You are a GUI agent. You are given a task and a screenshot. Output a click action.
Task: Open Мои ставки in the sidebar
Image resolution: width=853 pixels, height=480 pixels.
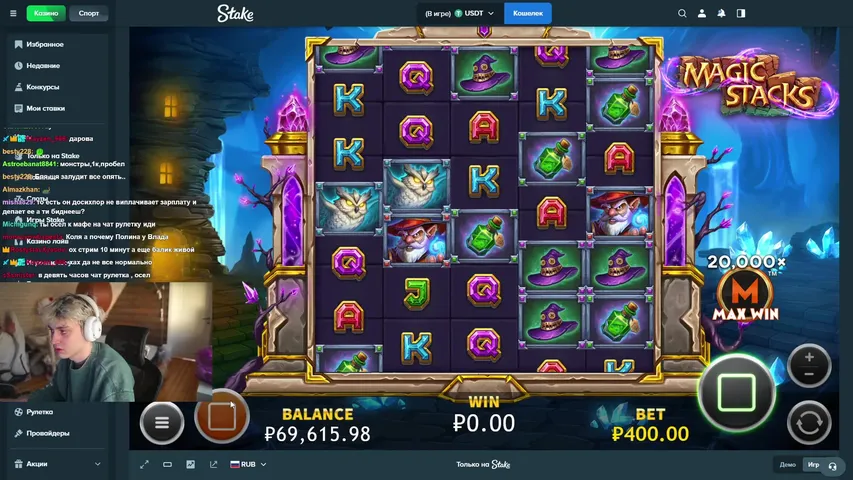46,108
